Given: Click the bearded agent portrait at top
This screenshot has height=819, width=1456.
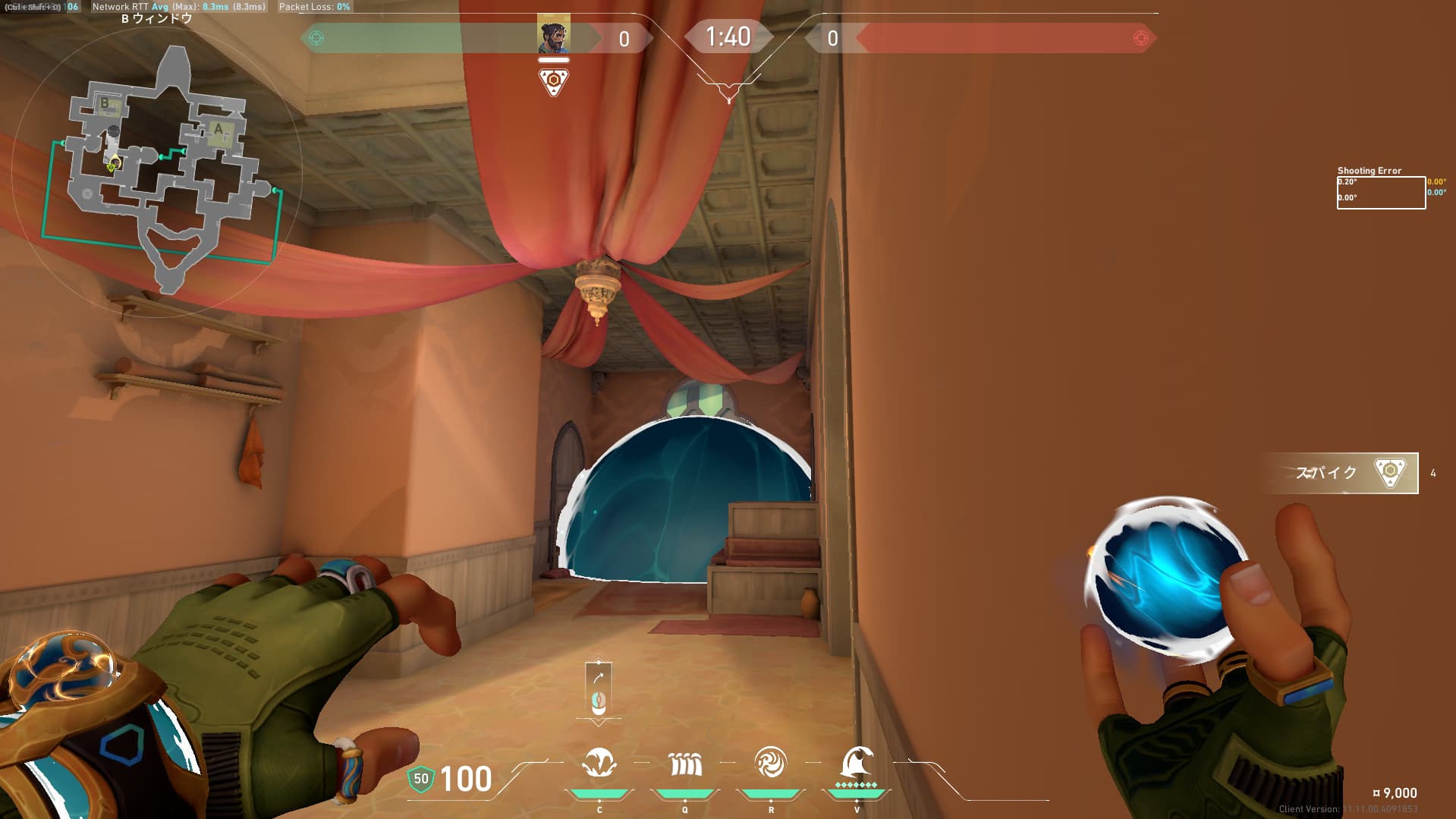Looking at the screenshot, I should [553, 35].
